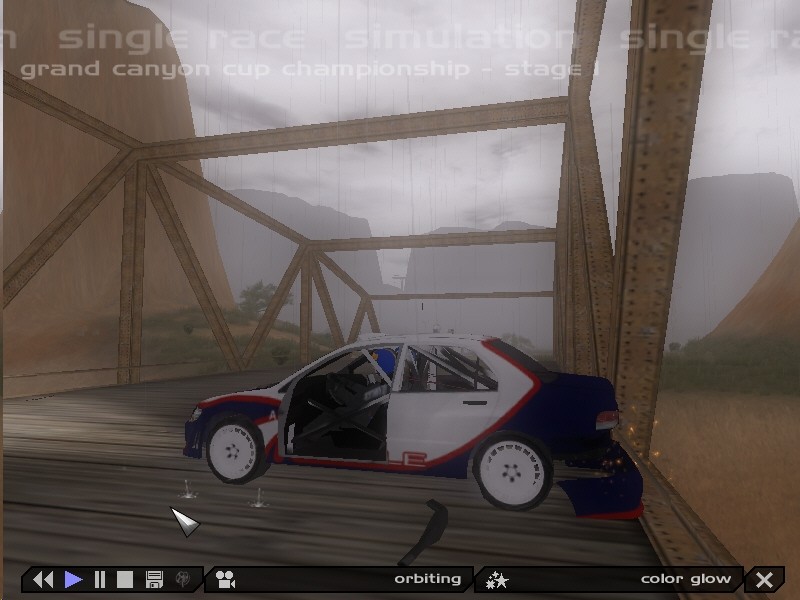
Task: Pause the replay playback
Action: (x=100, y=579)
